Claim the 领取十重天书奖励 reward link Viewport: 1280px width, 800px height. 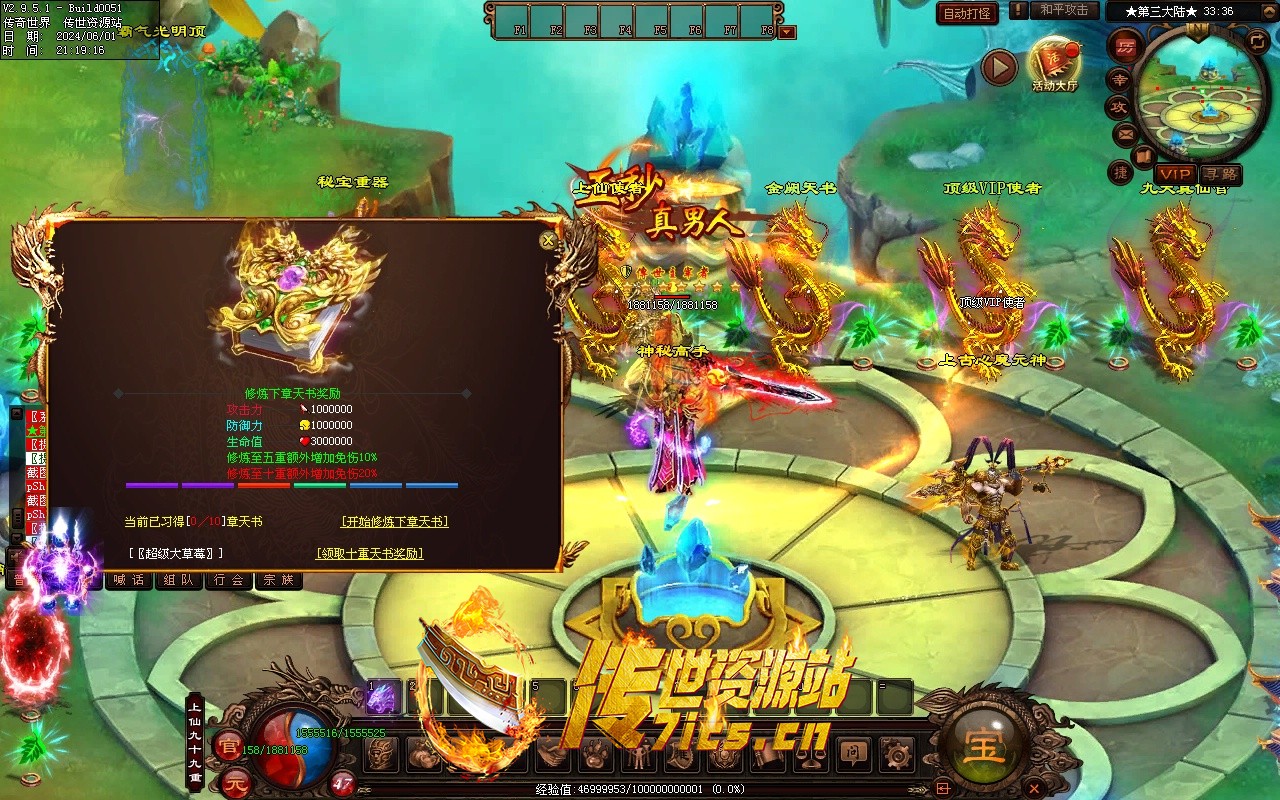(x=369, y=553)
